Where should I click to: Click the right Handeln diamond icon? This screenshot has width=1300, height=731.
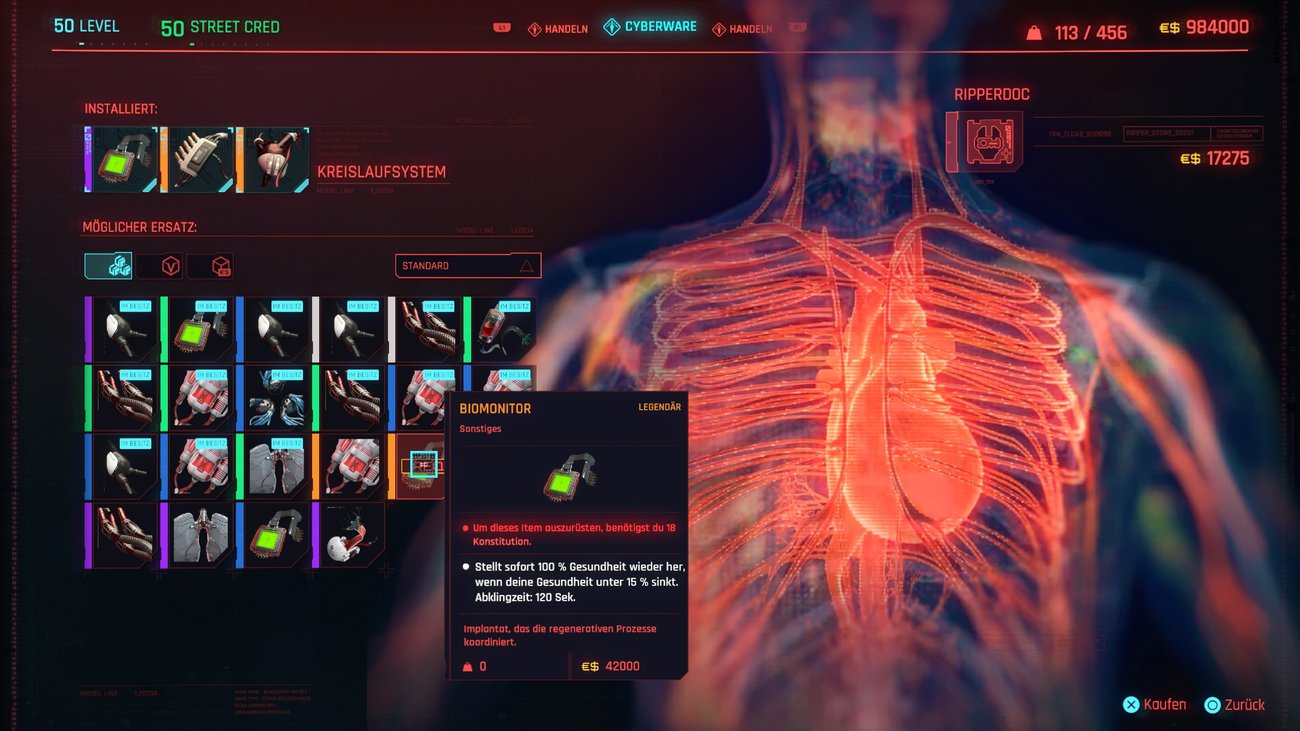tap(719, 29)
